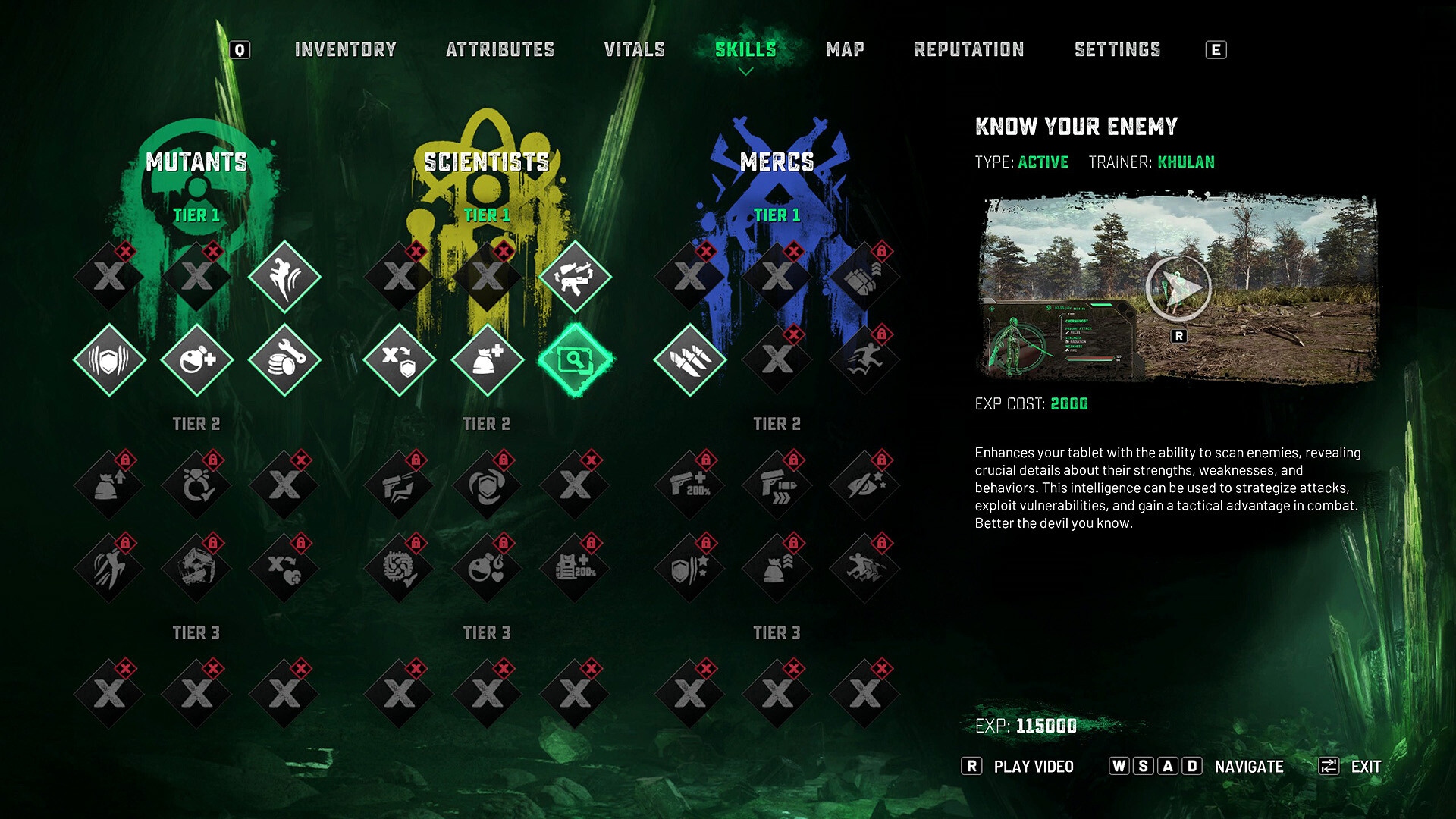1456x819 pixels.
Task: Go to the Vitals tab
Action: 634,50
